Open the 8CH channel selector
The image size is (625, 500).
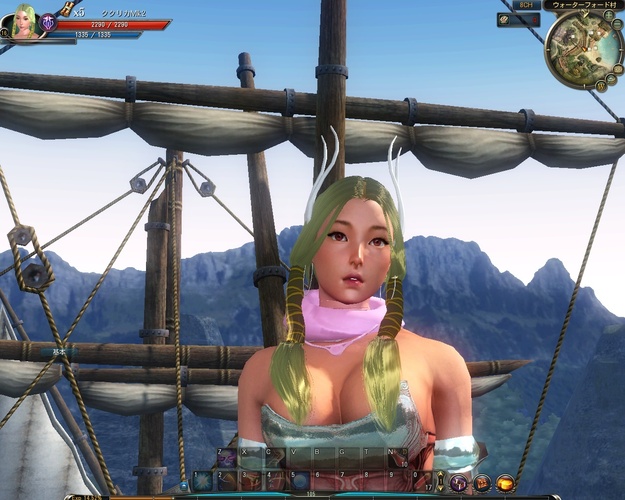pos(526,5)
